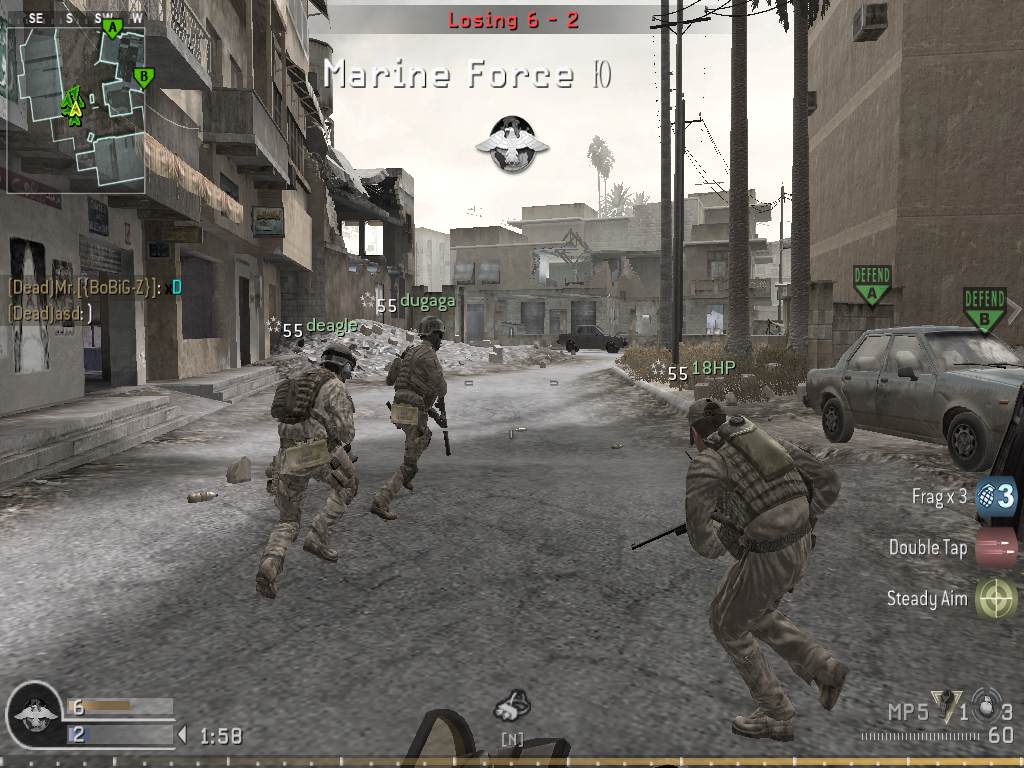Click the A flag marker on minimap
This screenshot has width=1024, height=768.
tap(112, 28)
